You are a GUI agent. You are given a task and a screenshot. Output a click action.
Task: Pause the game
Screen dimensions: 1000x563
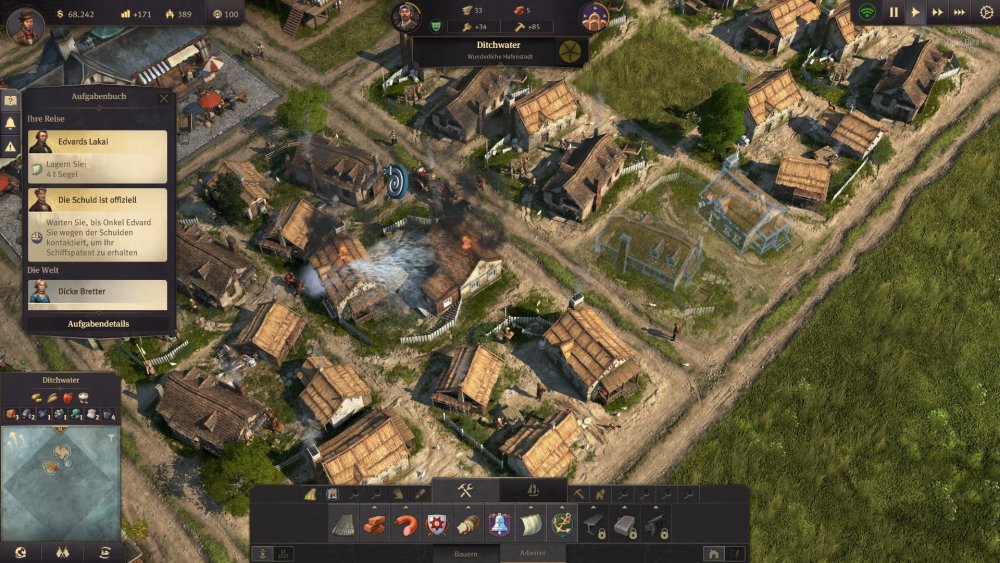pyautogui.click(x=894, y=12)
